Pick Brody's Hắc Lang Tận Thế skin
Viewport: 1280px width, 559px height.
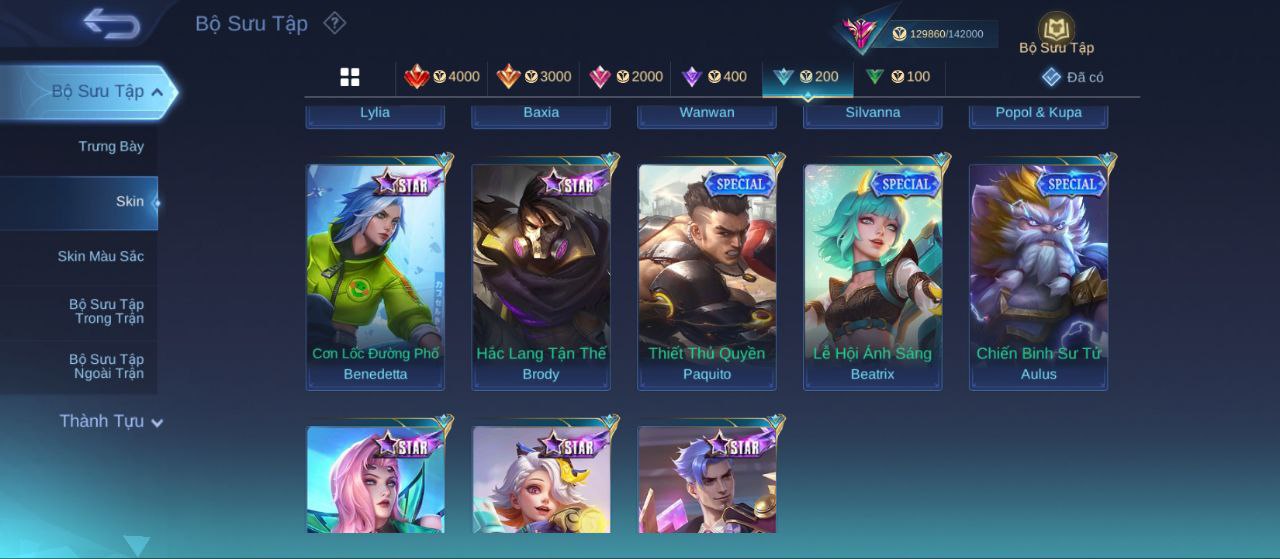541,276
